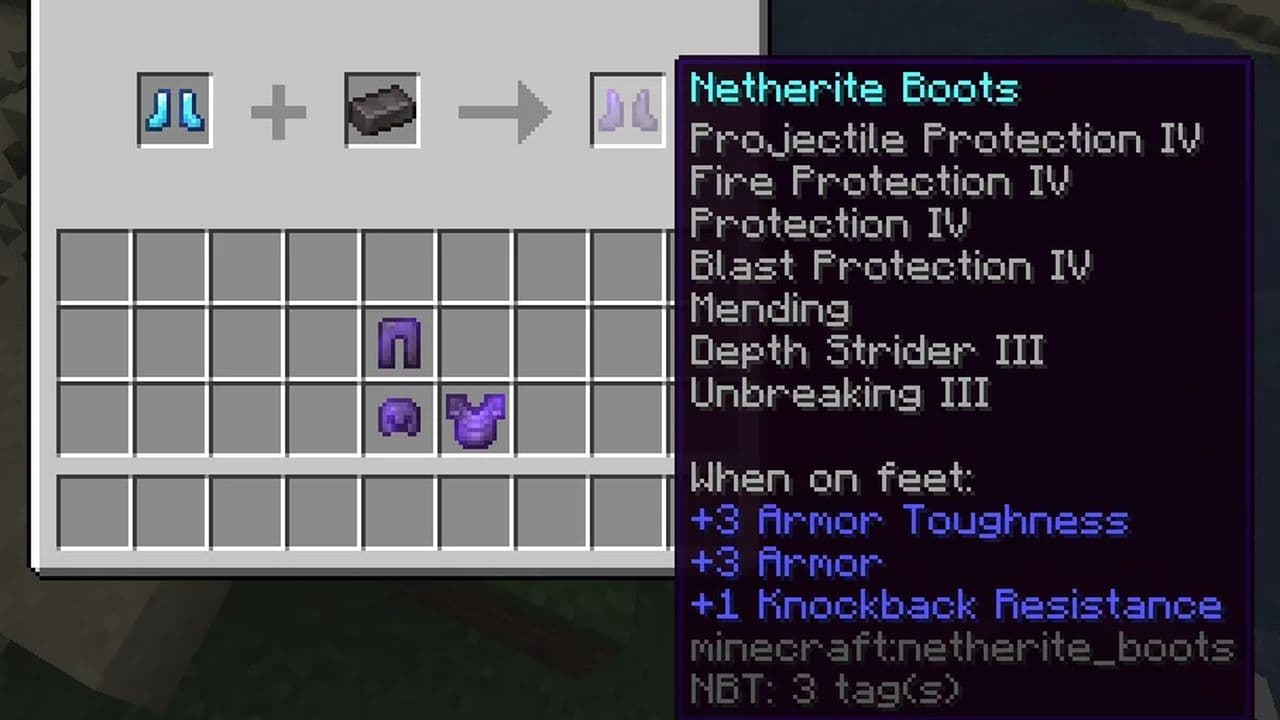
Task: Select the enchanted netherite helmet
Action: coord(401,419)
